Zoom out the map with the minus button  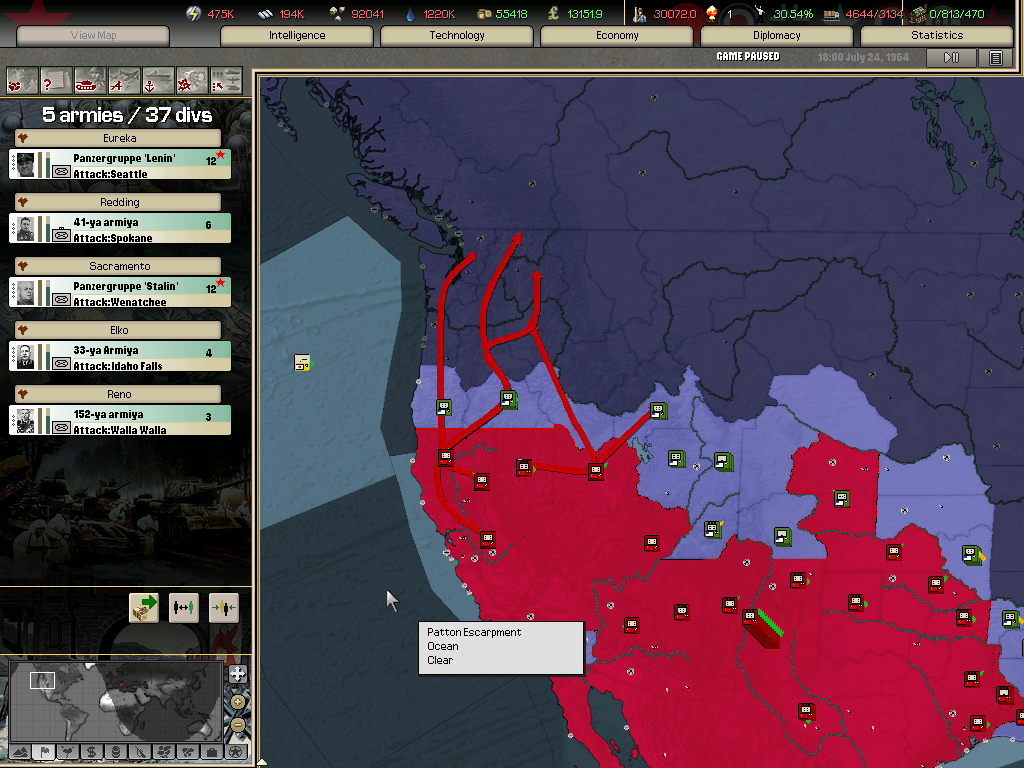point(237,725)
